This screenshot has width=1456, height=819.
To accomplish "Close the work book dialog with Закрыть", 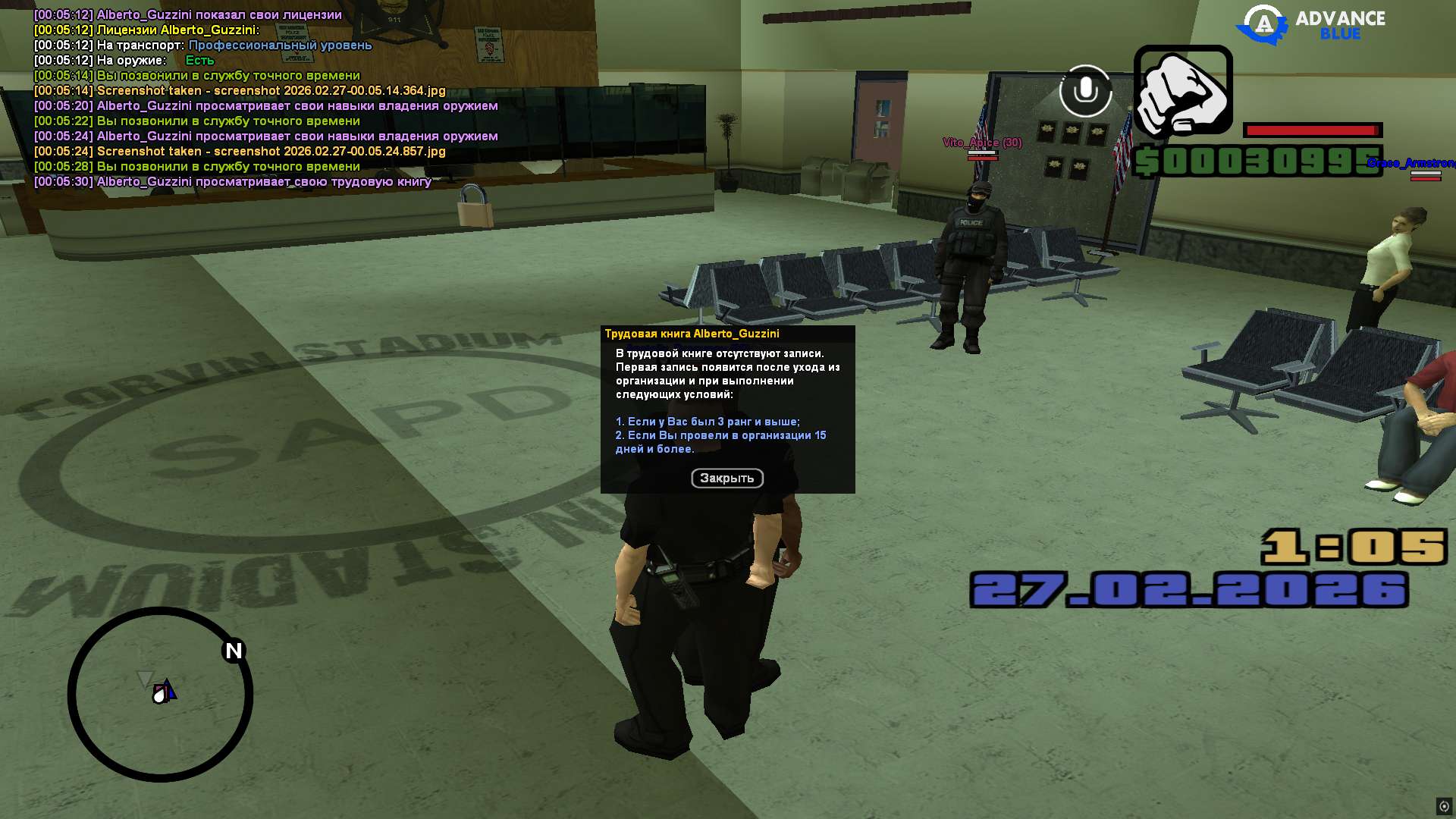I will pyautogui.click(x=726, y=478).
